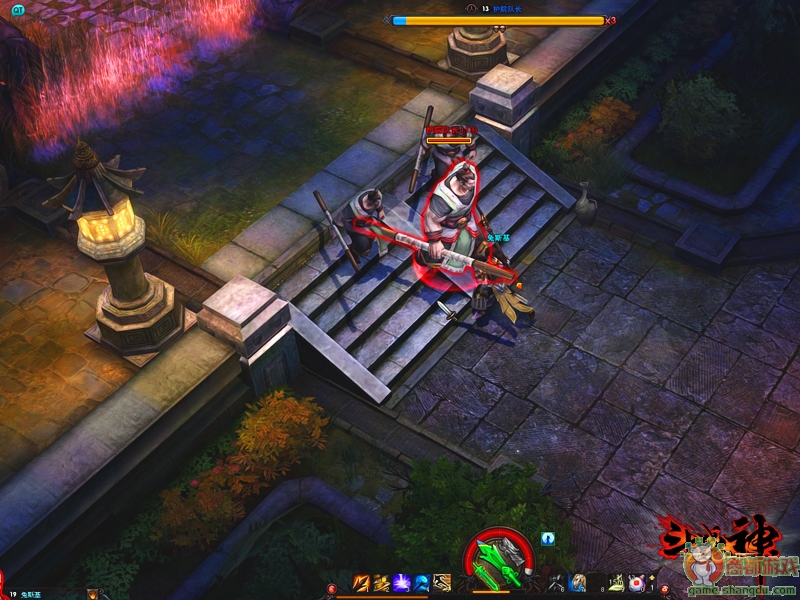Activate the white dash skill
The image size is (800, 600).
[x=442, y=583]
